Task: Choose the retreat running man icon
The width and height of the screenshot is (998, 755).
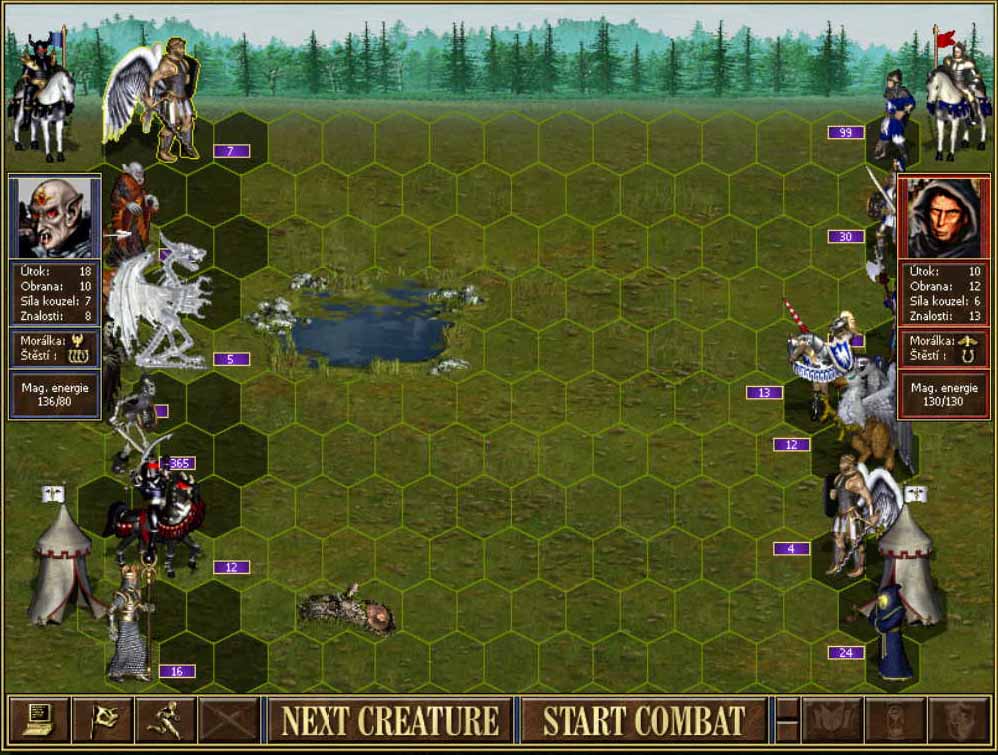Action: click(164, 720)
